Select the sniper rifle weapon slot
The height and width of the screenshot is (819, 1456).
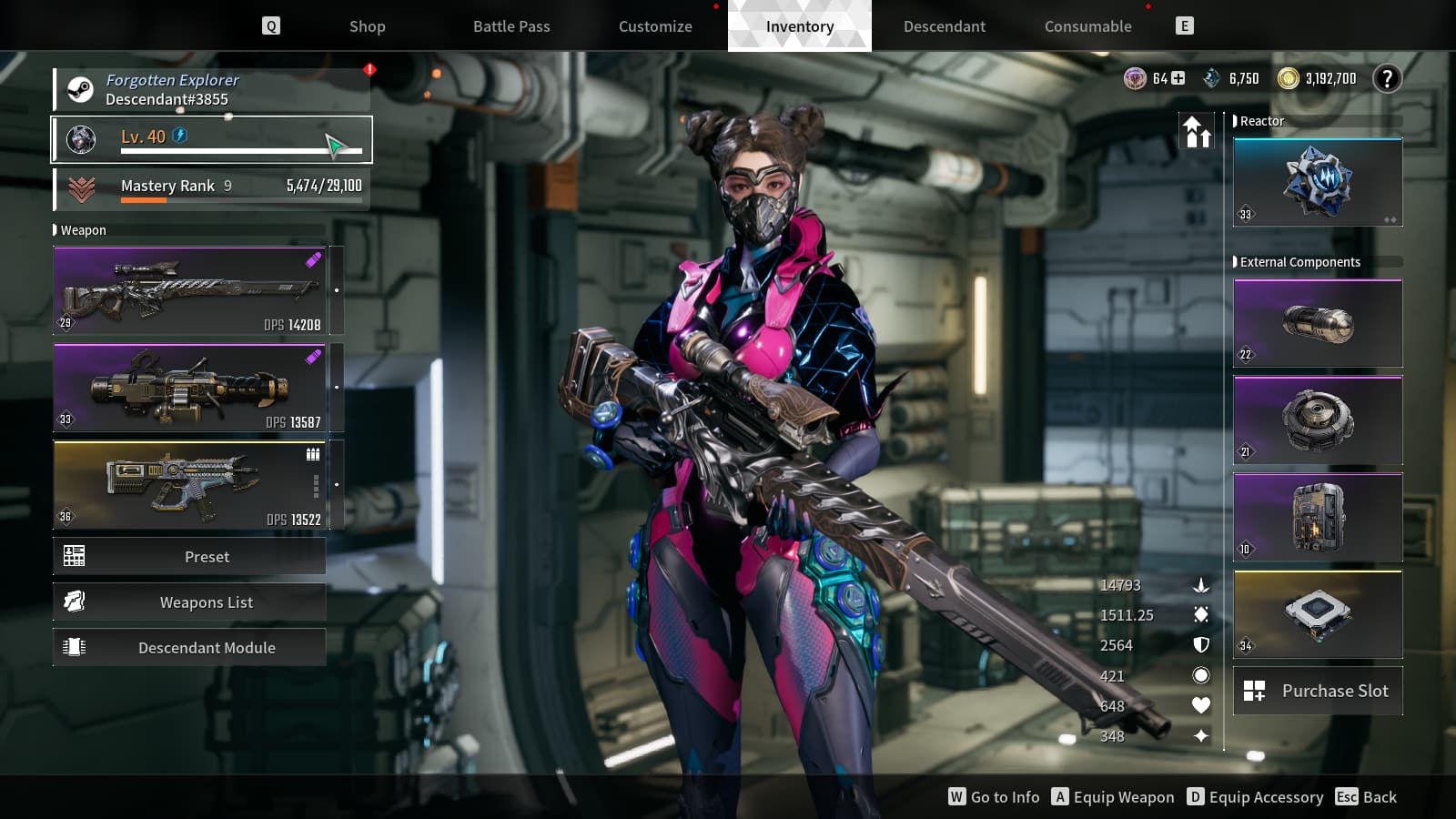189,291
